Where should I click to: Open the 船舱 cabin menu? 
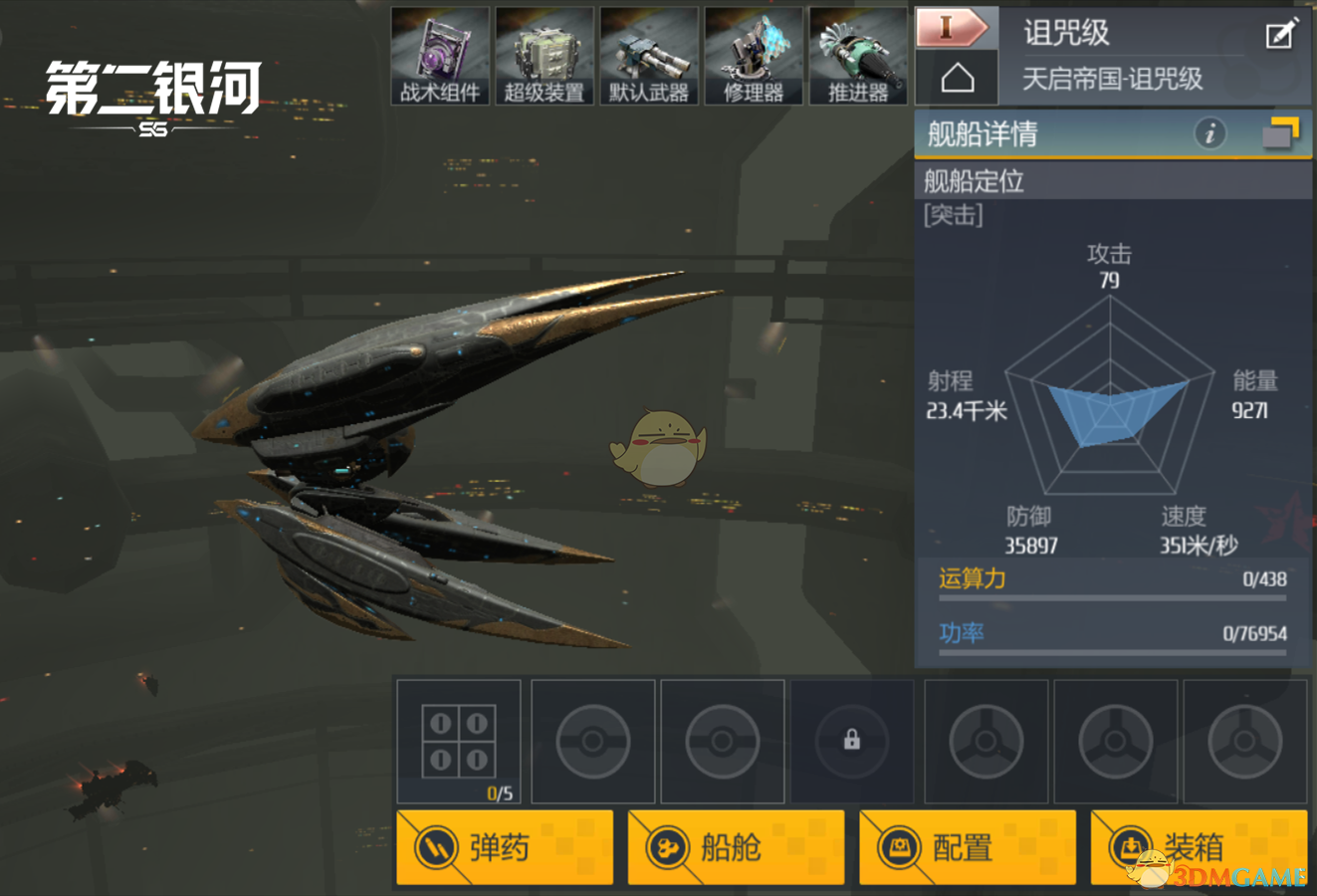(736, 847)
